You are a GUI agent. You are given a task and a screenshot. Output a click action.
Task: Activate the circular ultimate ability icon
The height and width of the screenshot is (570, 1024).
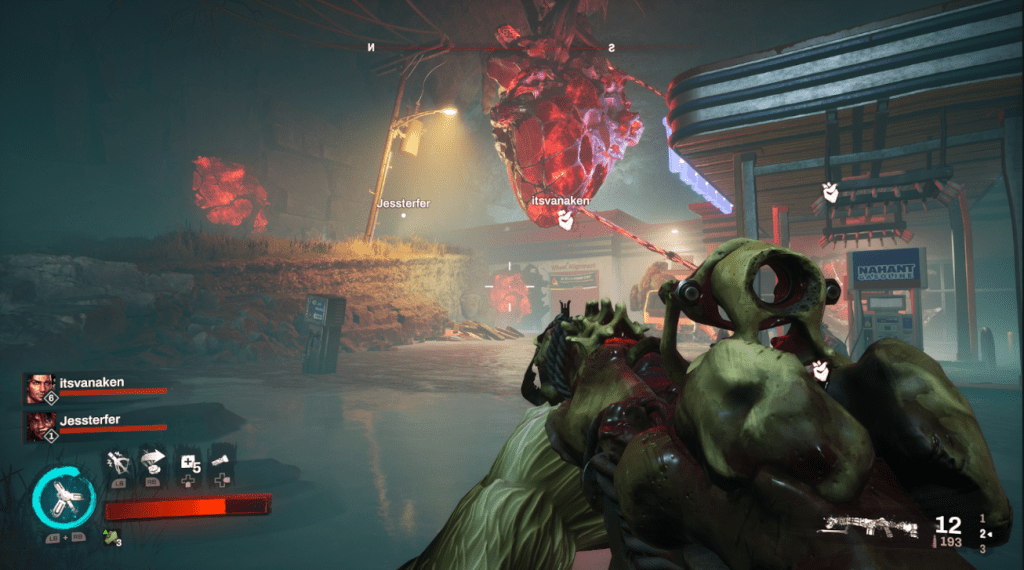click(64, 499)
